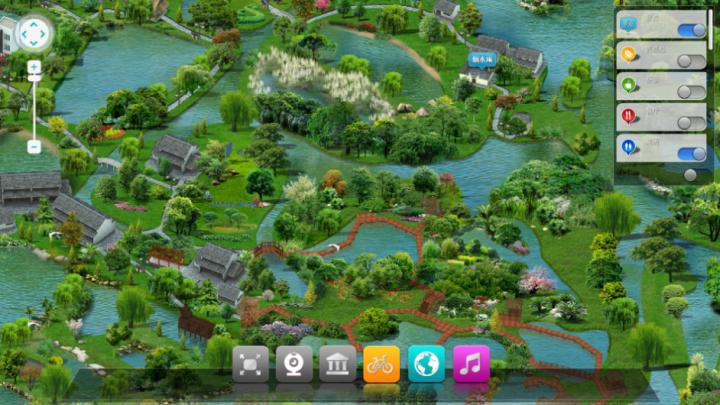Toggle the blue map-marker layer switch
The height and width of the screenshot is (405, 720).
[x=691, y=29]
